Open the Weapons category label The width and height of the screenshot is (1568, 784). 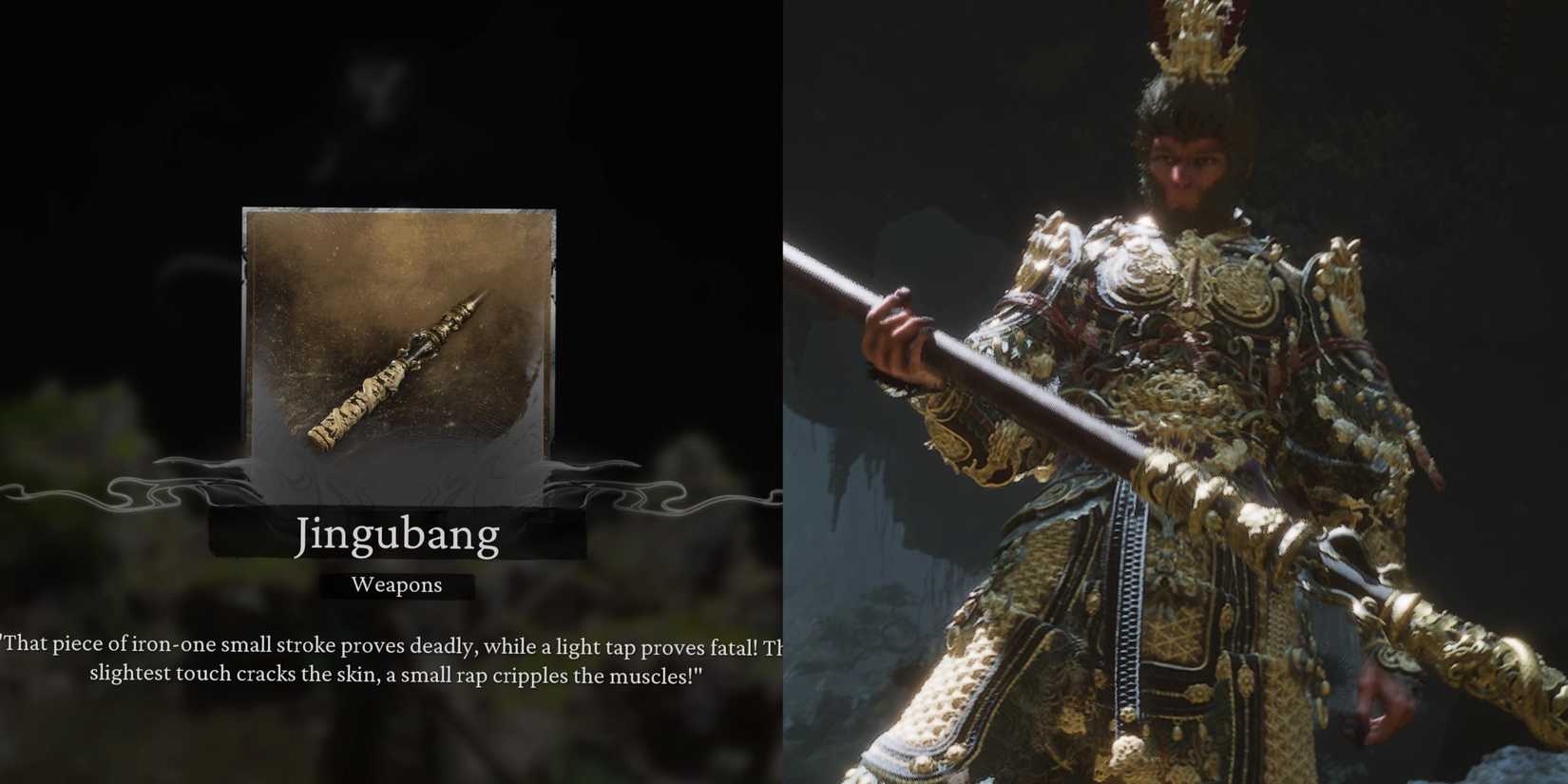(396, 585)
